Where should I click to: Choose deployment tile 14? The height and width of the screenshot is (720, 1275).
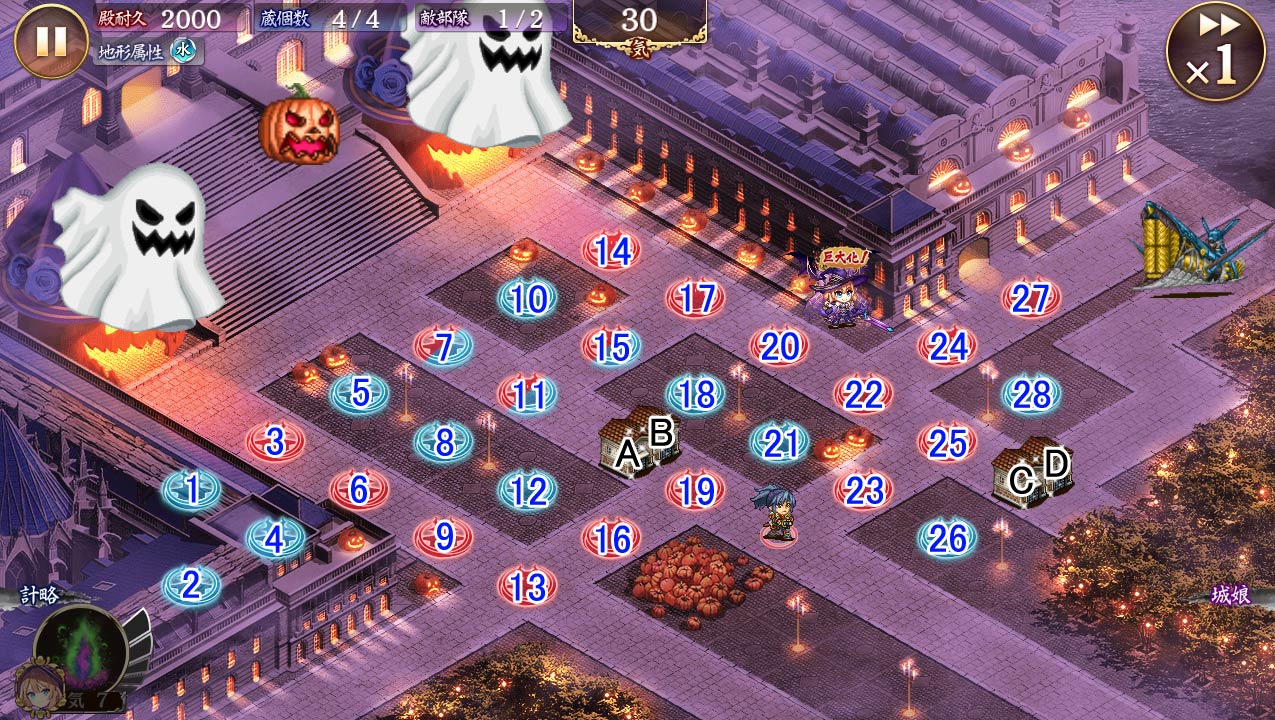tap(611, 251)
